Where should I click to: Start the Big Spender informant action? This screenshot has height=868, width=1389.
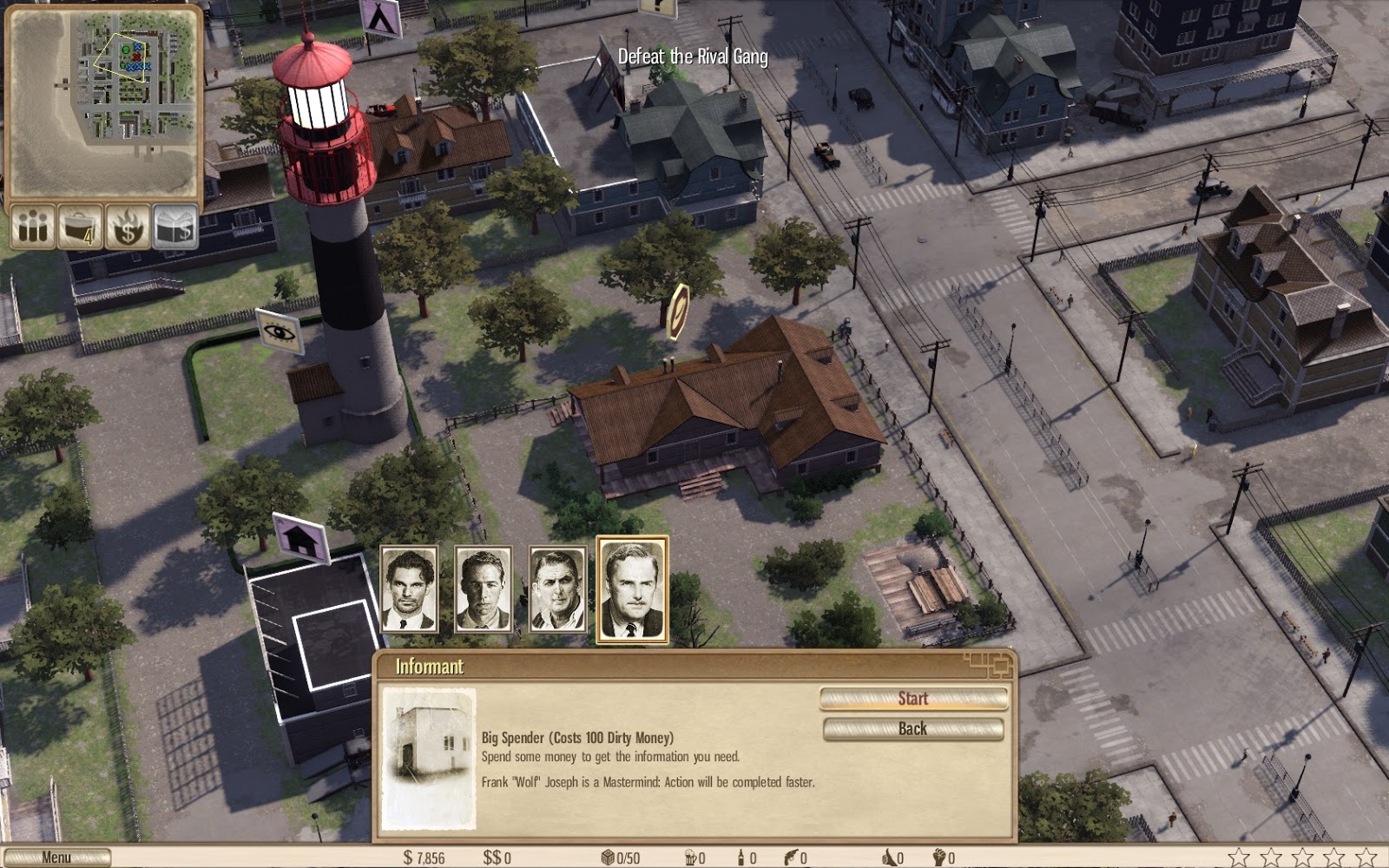912,699
